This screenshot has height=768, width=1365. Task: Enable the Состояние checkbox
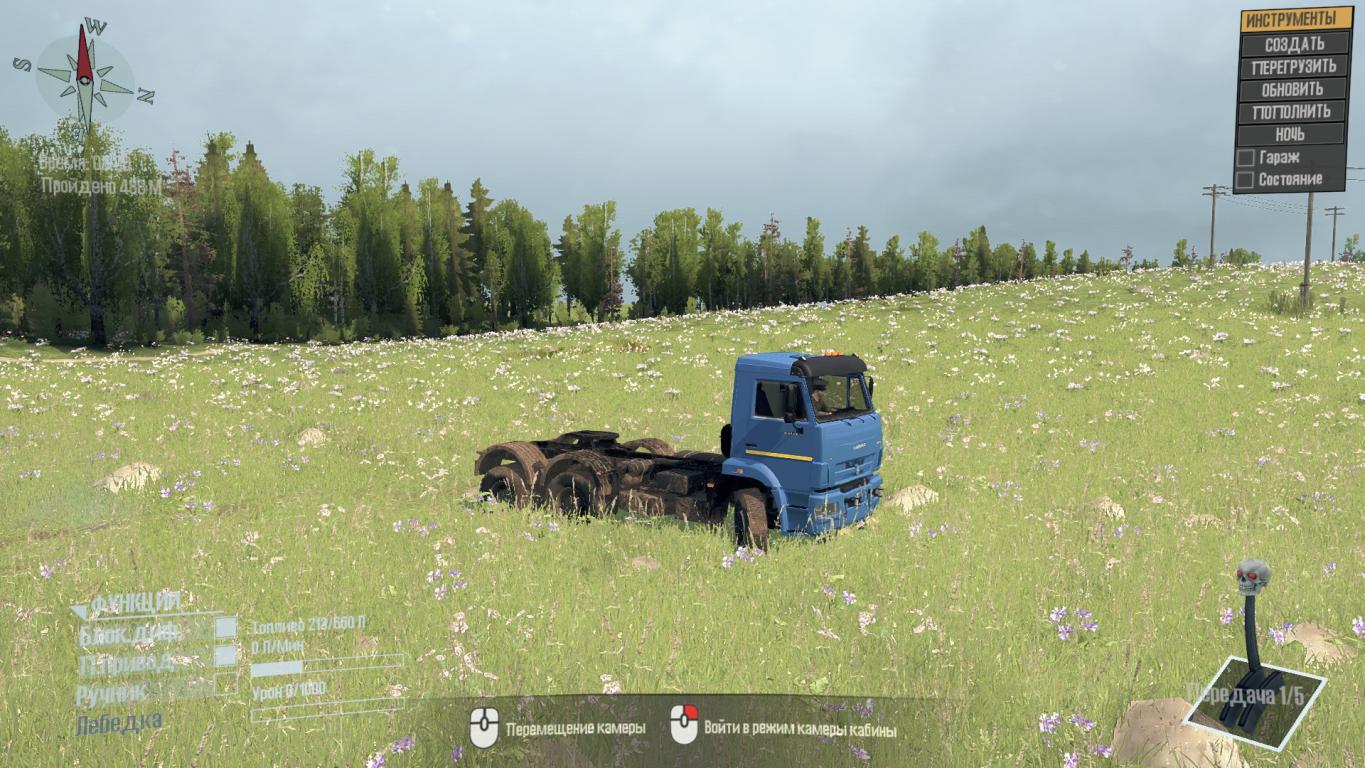[1246, 180]
